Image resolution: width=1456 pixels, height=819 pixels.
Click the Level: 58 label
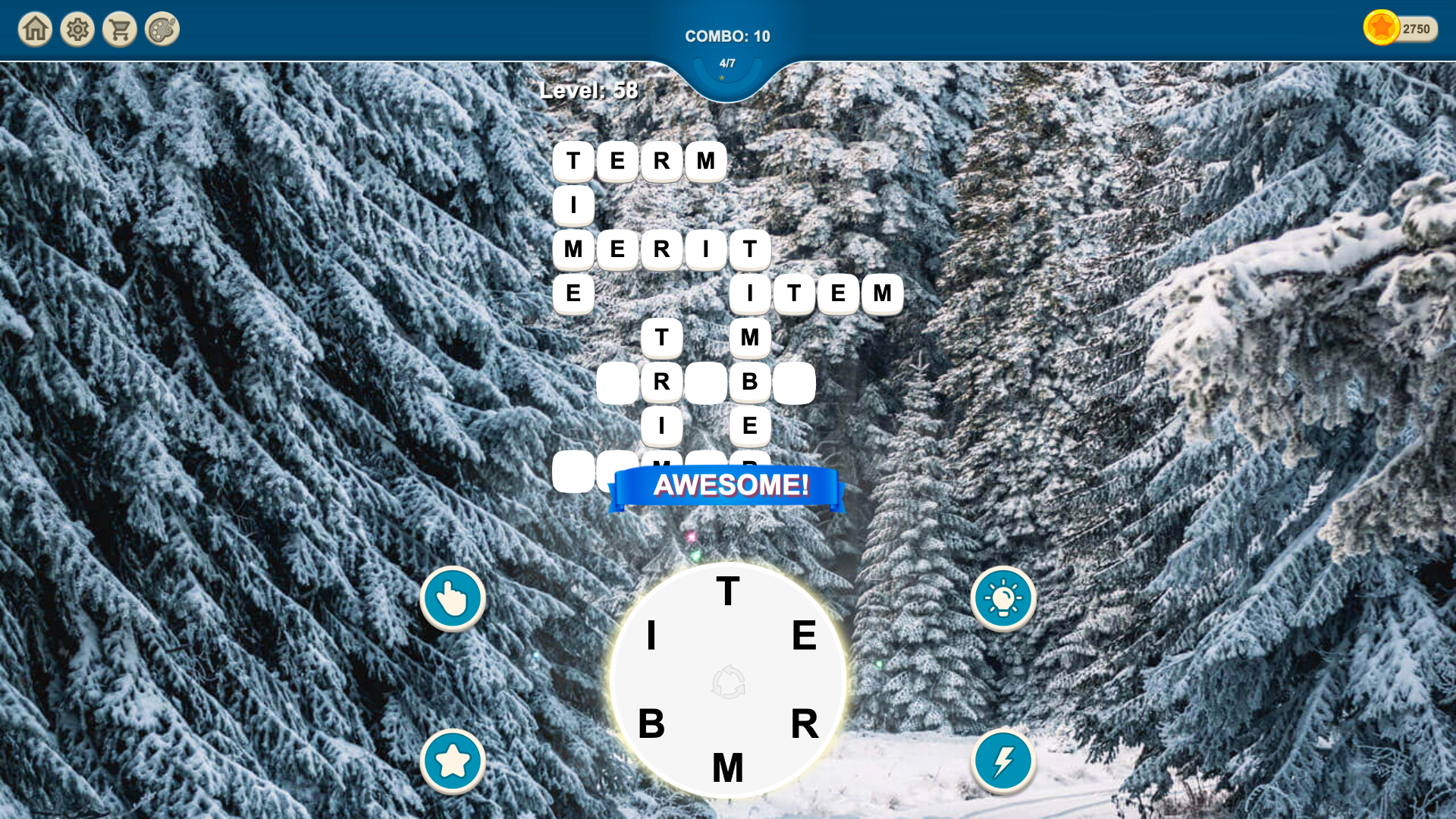(x=589, y=90)
